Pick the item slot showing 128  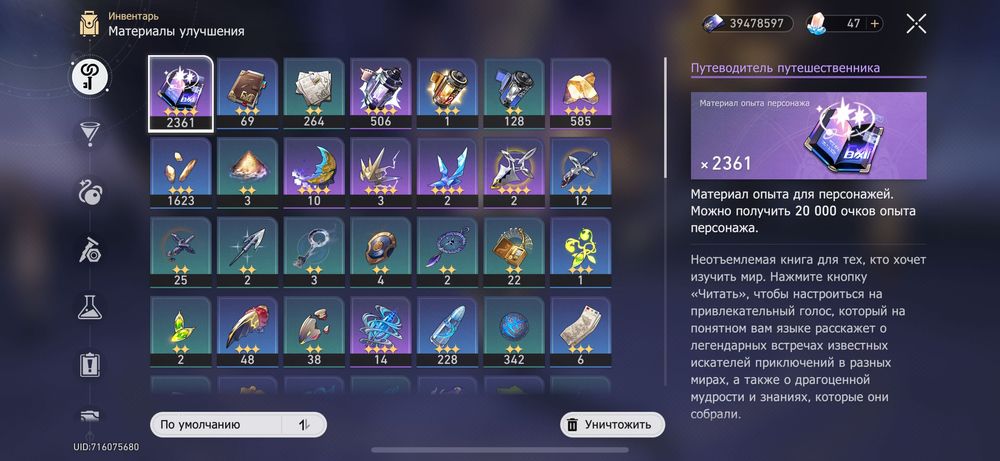(x=515, y=93)
